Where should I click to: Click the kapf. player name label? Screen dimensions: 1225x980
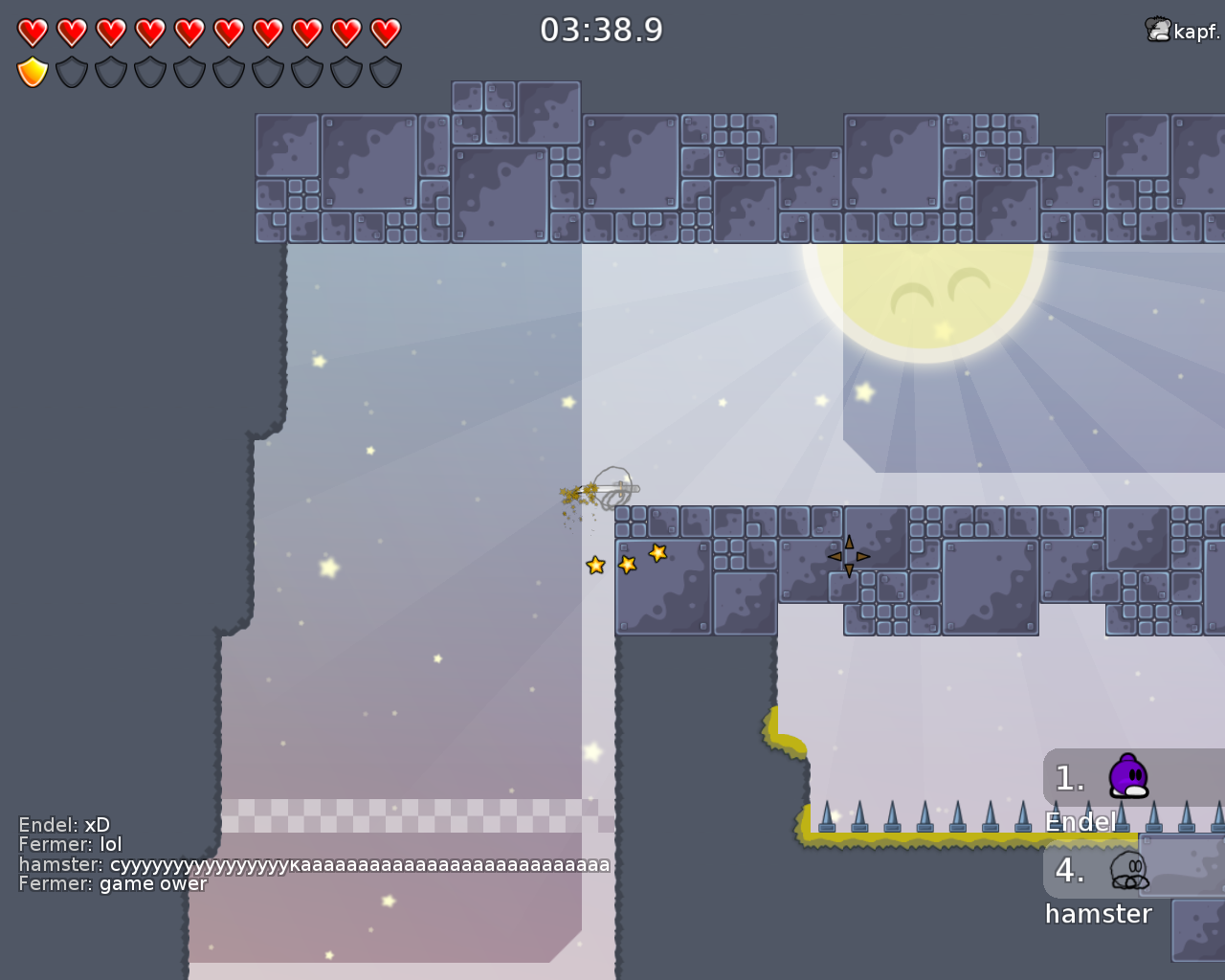pos(1195,32)
